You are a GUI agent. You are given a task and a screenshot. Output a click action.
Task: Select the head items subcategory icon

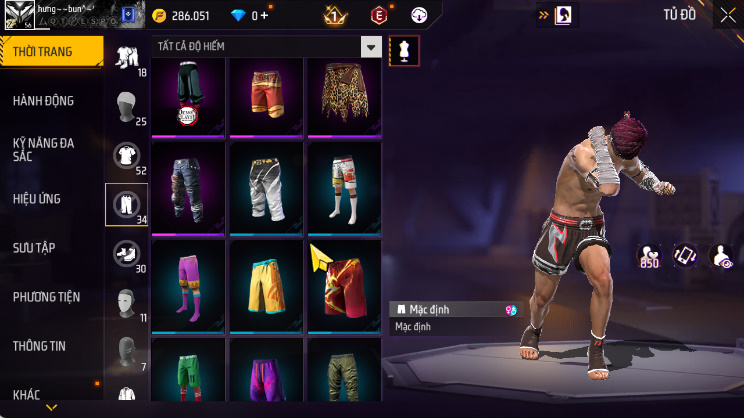125,105
